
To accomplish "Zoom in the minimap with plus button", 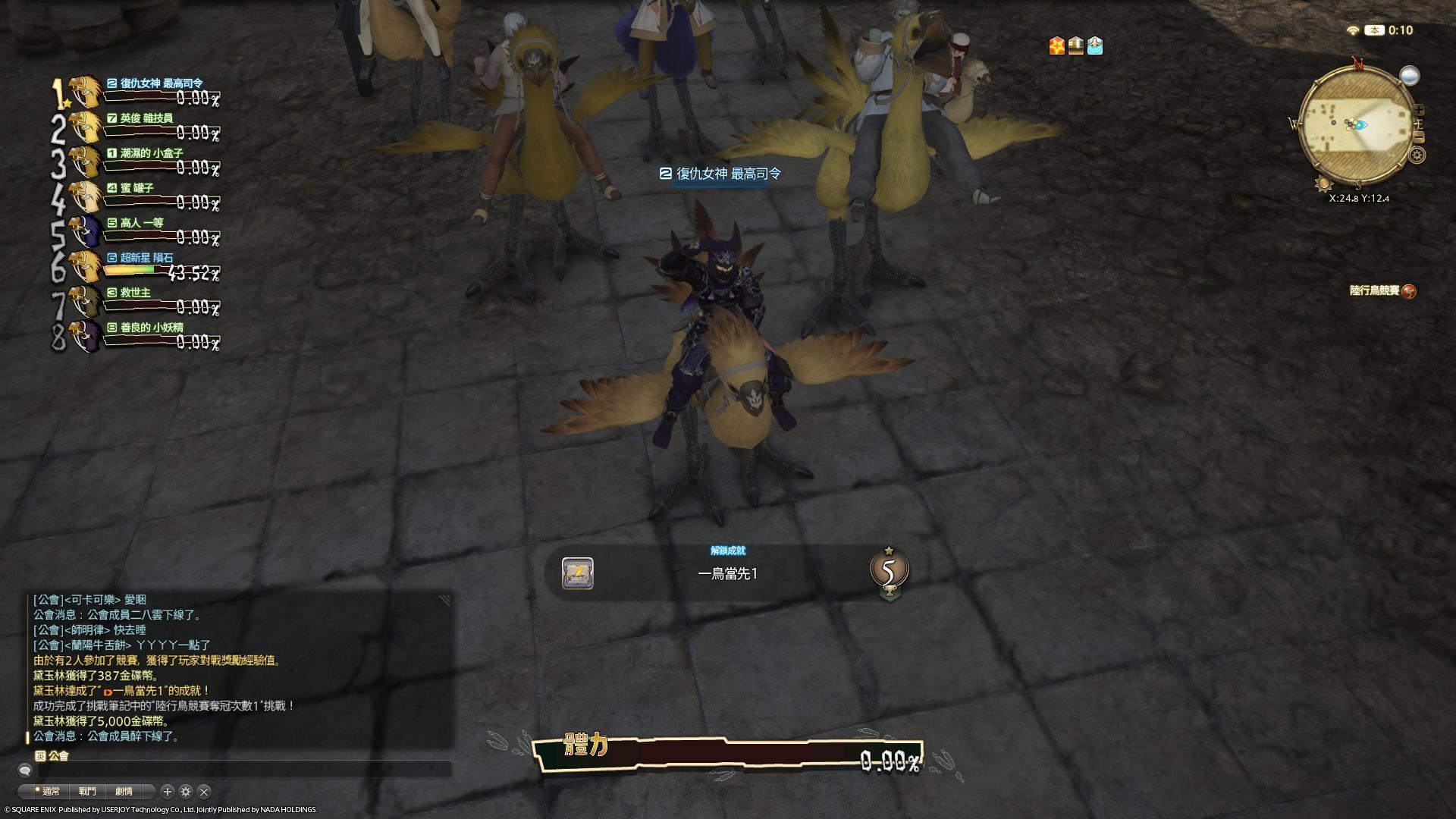I will (1419, 111).
